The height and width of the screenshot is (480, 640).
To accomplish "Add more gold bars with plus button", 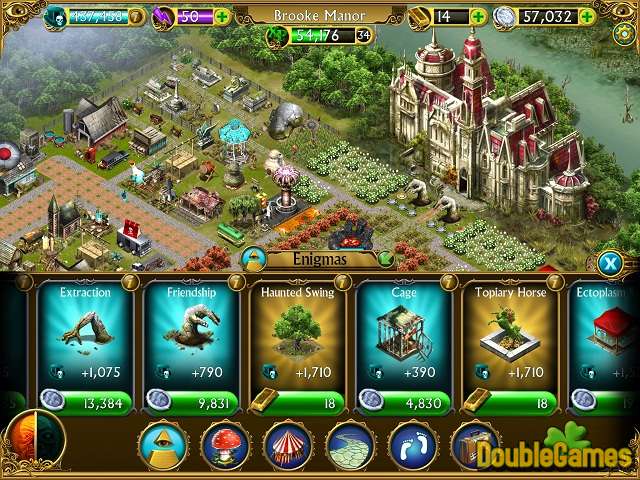I will pyautogui.click(x=478, y=16).
